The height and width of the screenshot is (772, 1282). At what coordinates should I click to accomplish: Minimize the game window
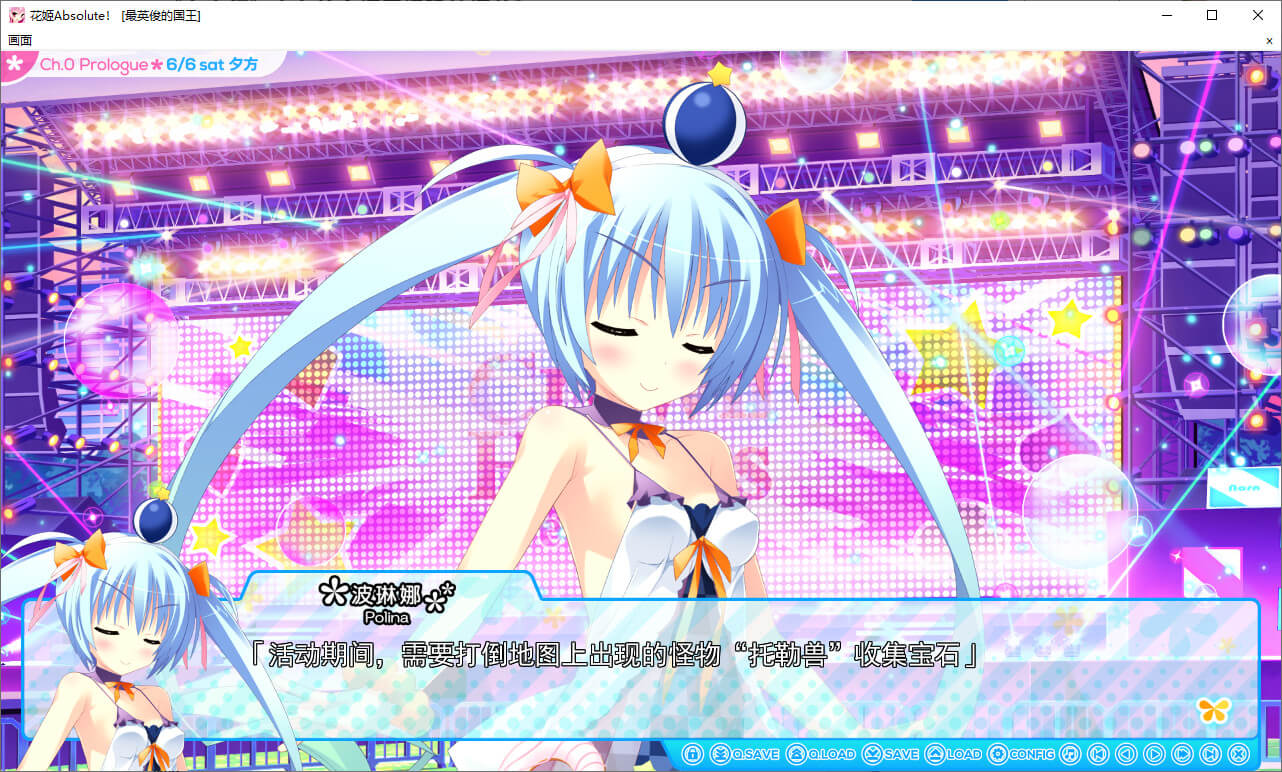coord(1166,15)
